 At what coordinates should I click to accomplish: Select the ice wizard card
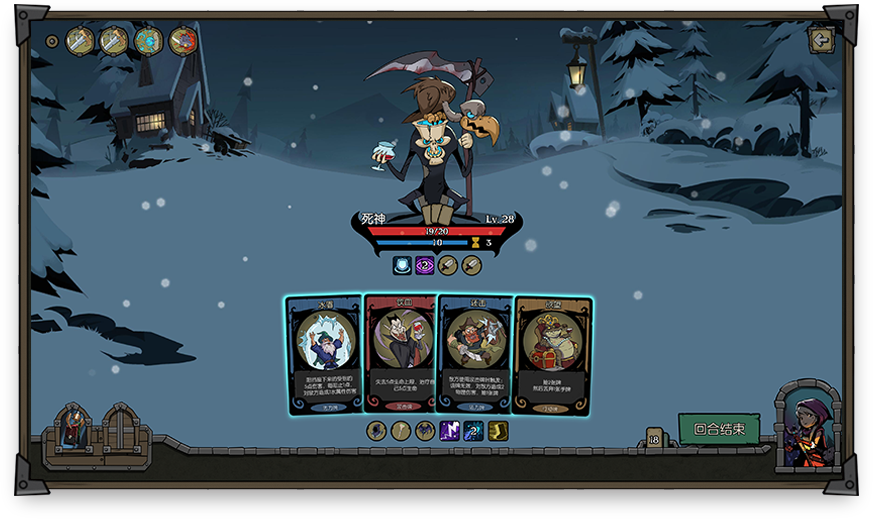(324, 354)
